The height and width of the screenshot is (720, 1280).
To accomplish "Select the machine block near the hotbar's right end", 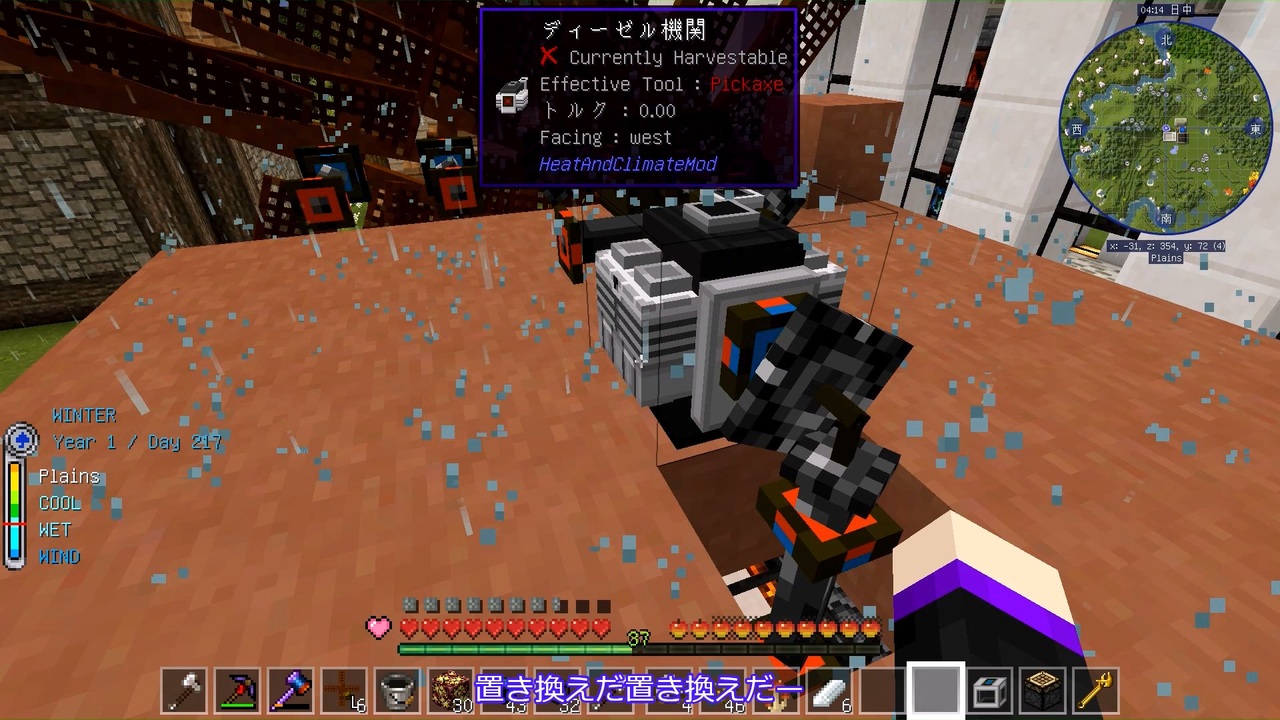I will coord(990,688).
